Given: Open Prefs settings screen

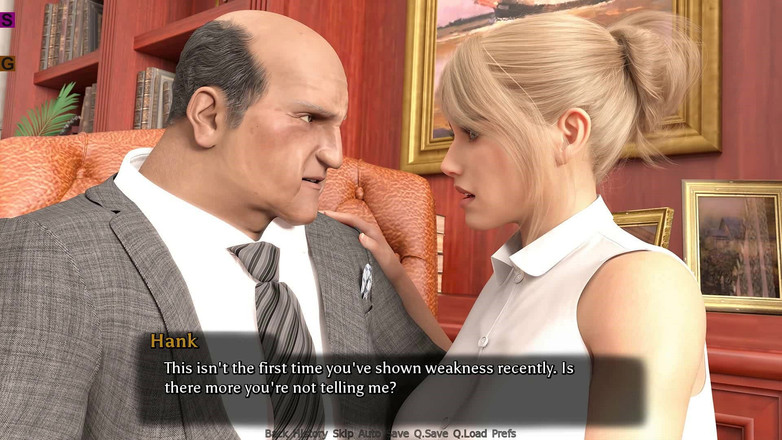Looking at the screenshot, I should 504,433.
